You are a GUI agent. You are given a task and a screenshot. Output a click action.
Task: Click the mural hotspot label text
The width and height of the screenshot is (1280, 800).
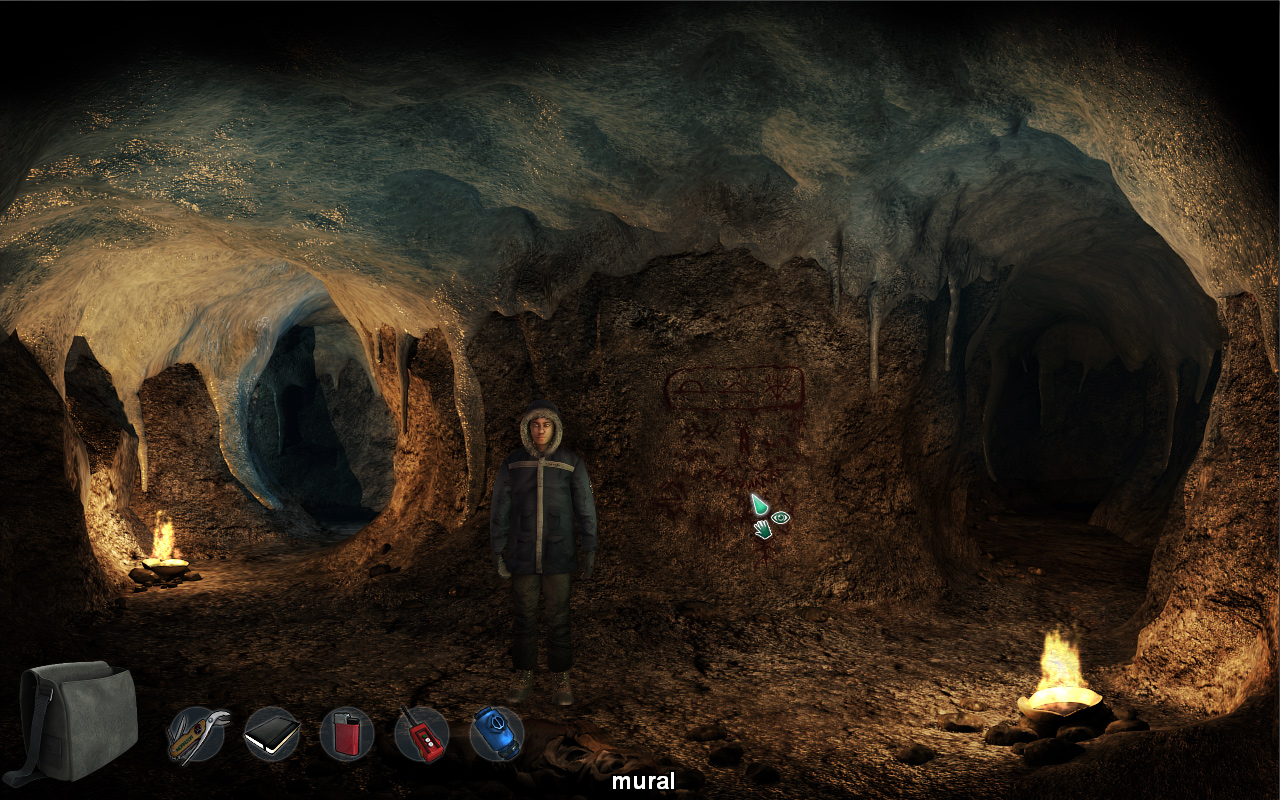click(x=644, y=781)
